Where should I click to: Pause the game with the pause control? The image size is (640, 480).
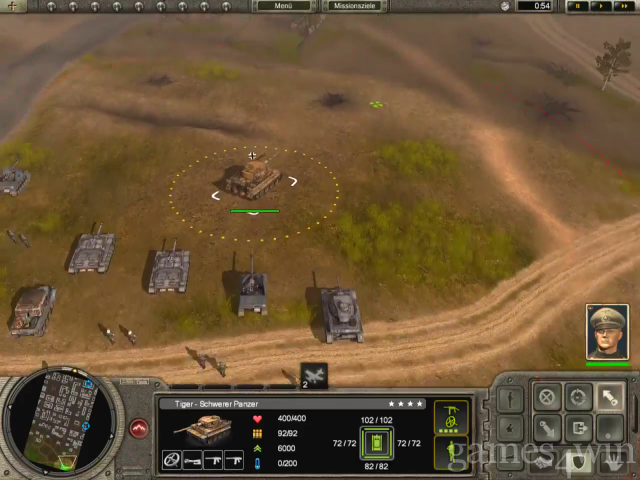coord(578,6)
